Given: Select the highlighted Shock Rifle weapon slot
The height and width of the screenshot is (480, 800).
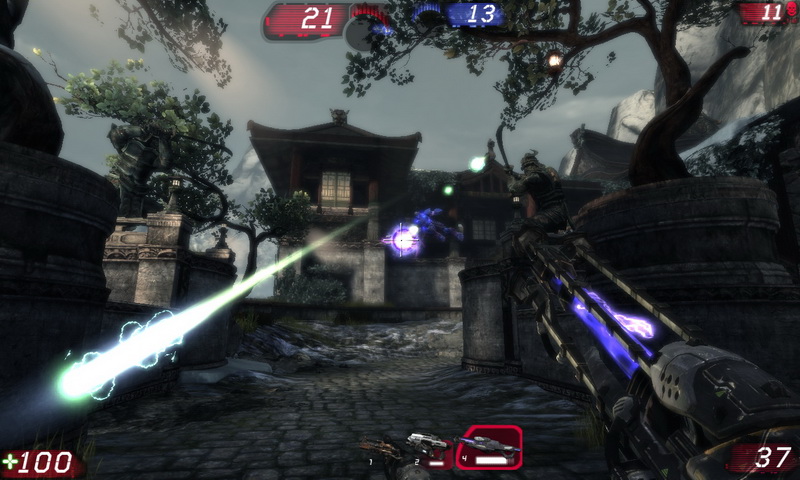Looking at the screenshot, I should pos(489,447).
